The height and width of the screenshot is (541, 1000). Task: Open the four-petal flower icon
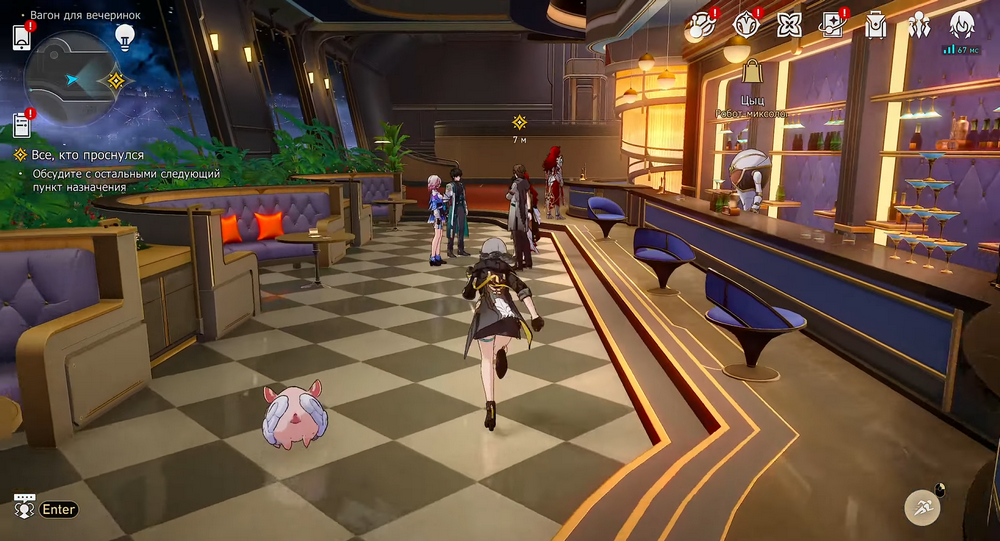click(x=789, y=25)
